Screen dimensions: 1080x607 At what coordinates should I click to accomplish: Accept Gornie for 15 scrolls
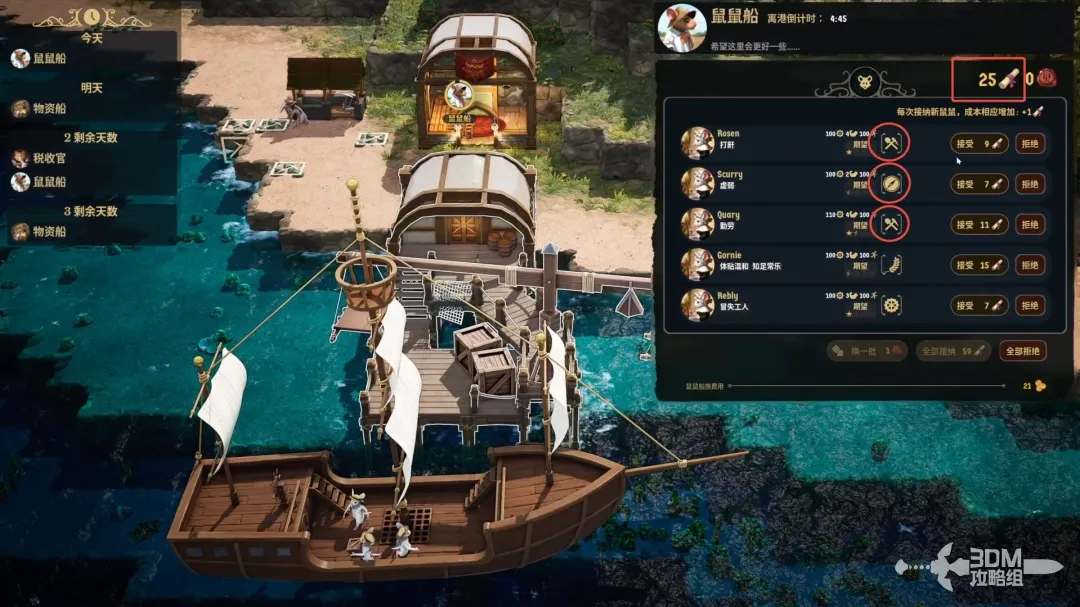coord(974,265)
